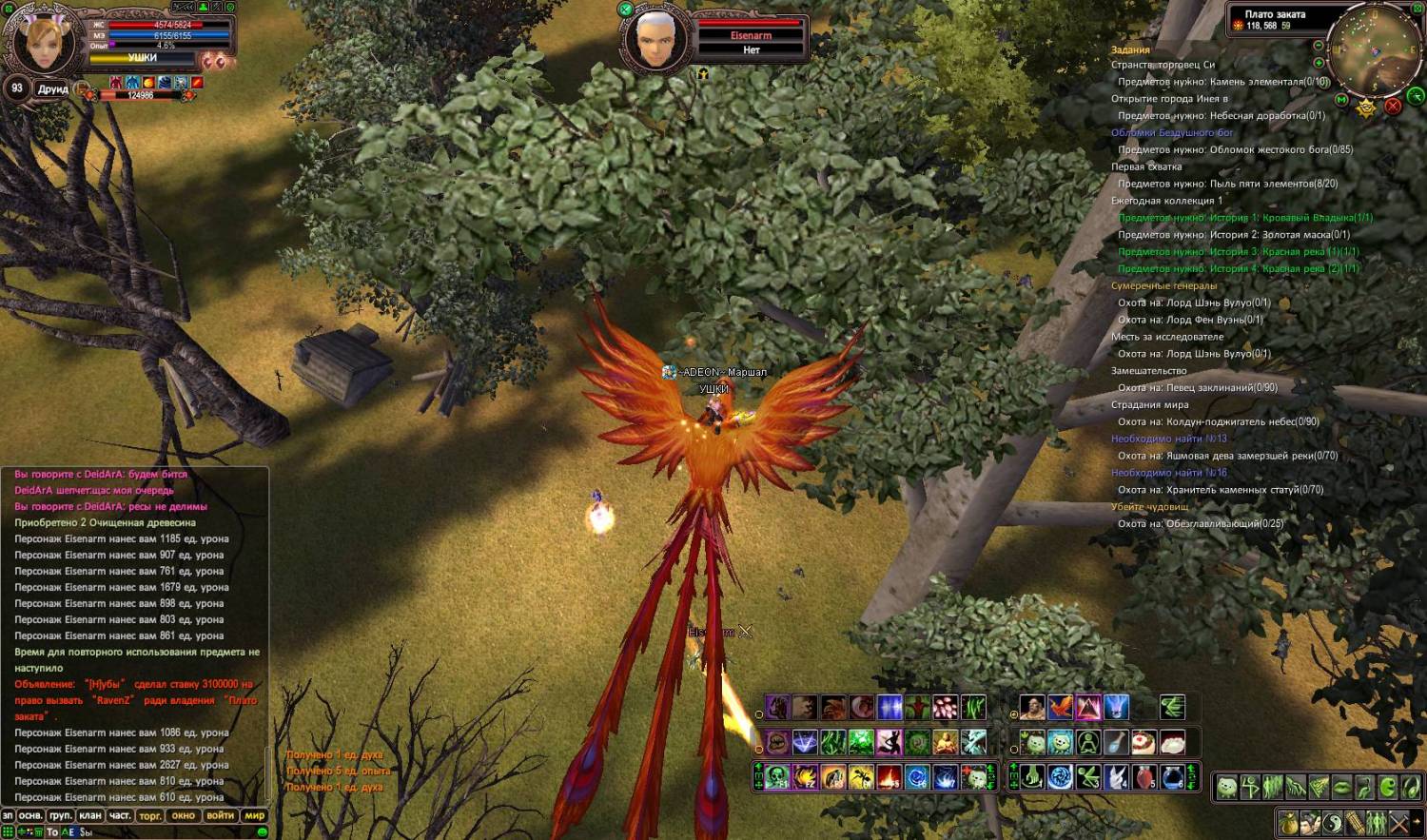The height and width of the screenshot is (840, 1427).
Task: Select the "торг." trade chat tab
Action: click(x=150, y=815)
